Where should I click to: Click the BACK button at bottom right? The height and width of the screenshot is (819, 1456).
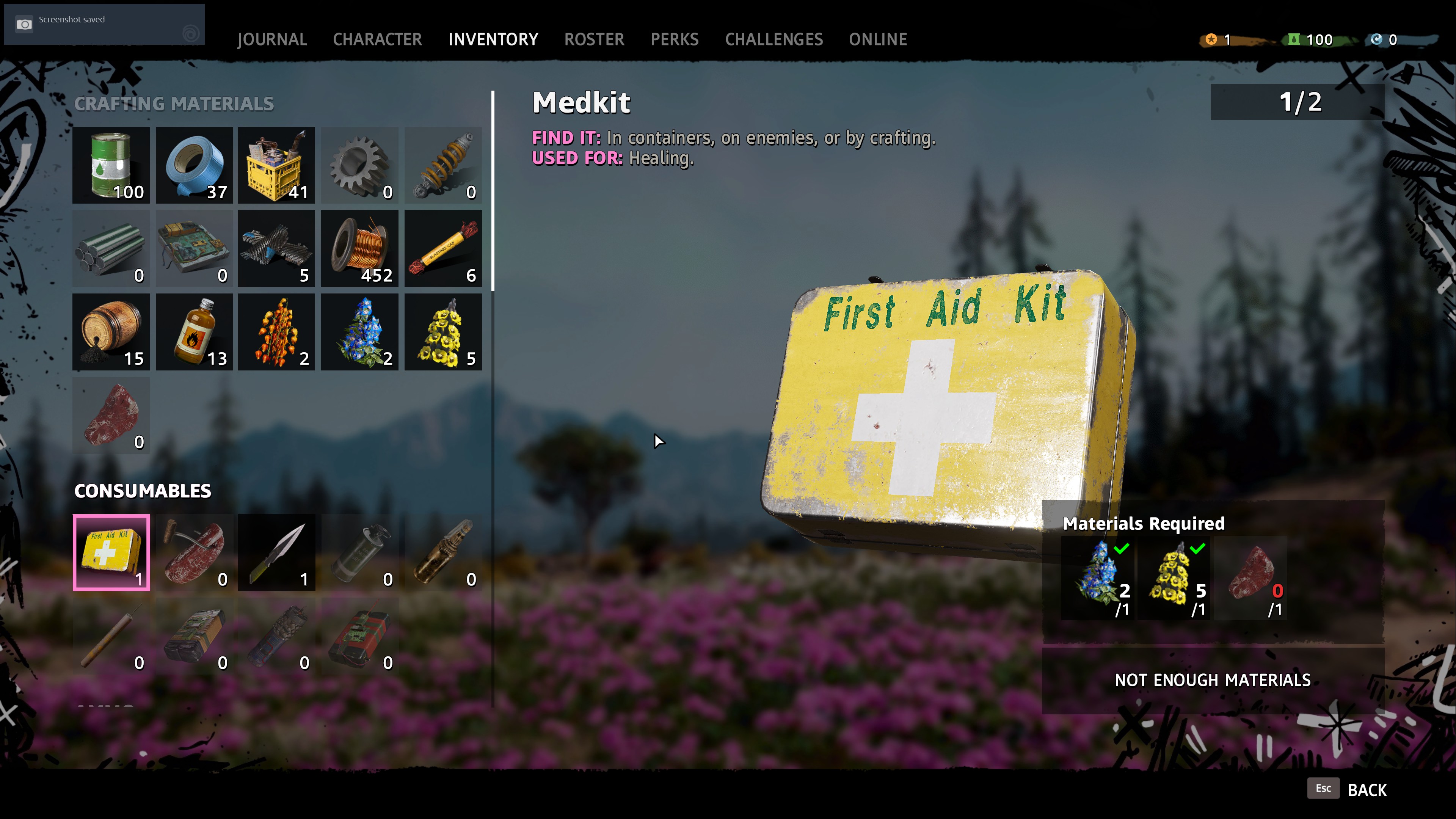[x=1368, y=789]
